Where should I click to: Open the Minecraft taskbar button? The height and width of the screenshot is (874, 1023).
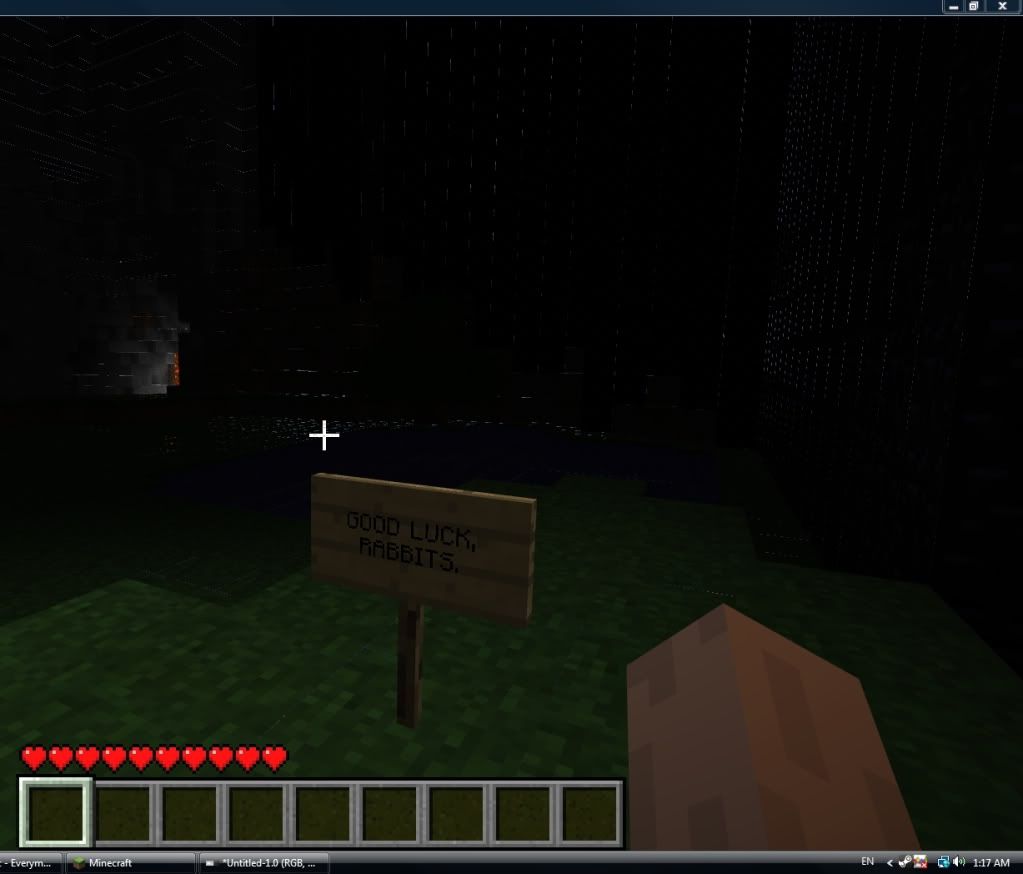[x=130, y=862]
